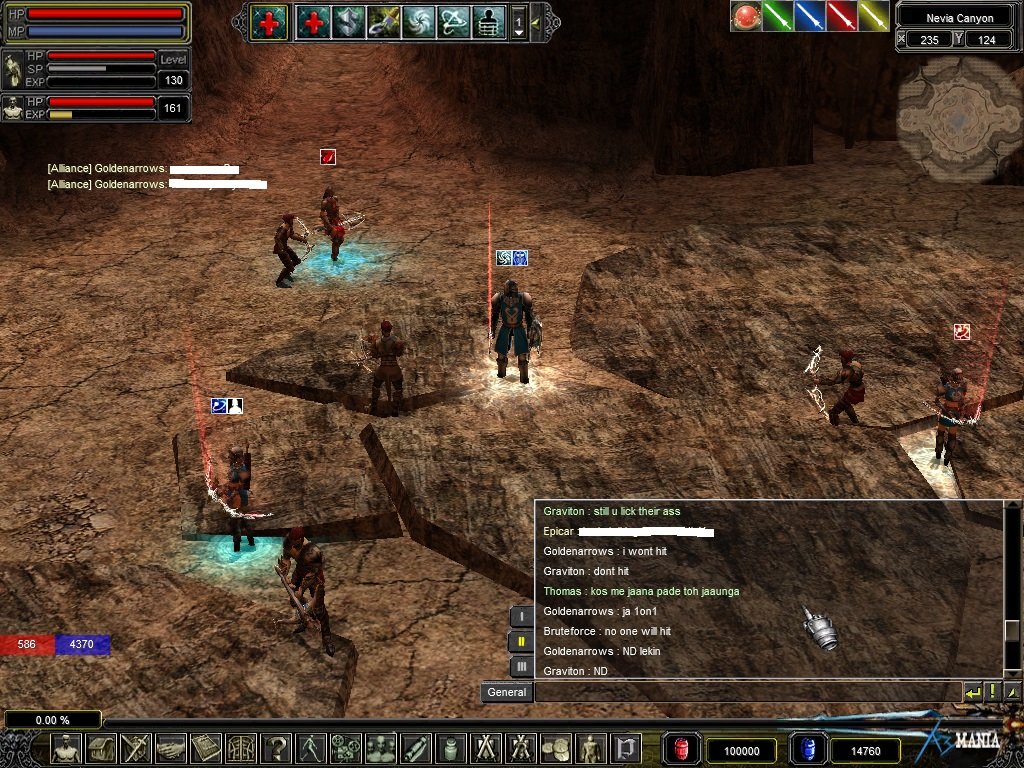Send chat with the enter arrow button
Screen dimensions: 1024x768
coord(972,692)
